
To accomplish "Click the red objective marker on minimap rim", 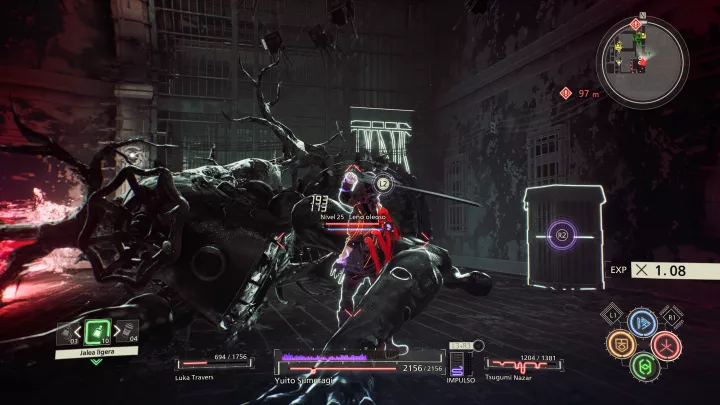I will pyautogui.click(x=635, y=23).
